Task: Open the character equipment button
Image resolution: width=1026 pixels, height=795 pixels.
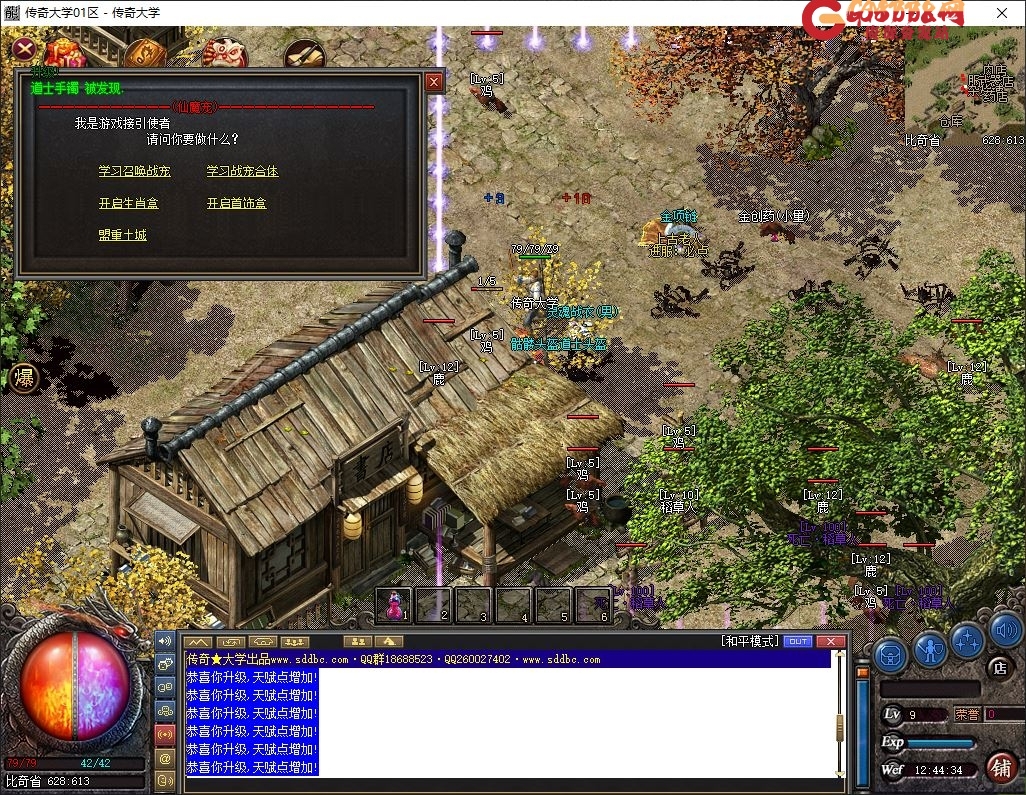Action: pyautogui.click(x=930, y=651)
